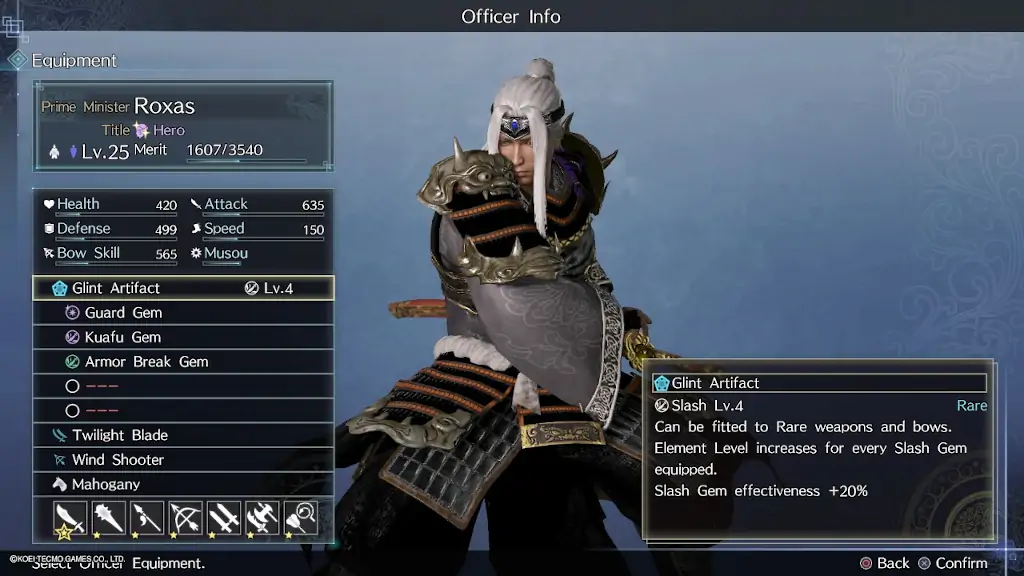The height and width of the screenshot is (576, 1024).
Task: Select the spear weapon type icon
Action: coord(147,518)
